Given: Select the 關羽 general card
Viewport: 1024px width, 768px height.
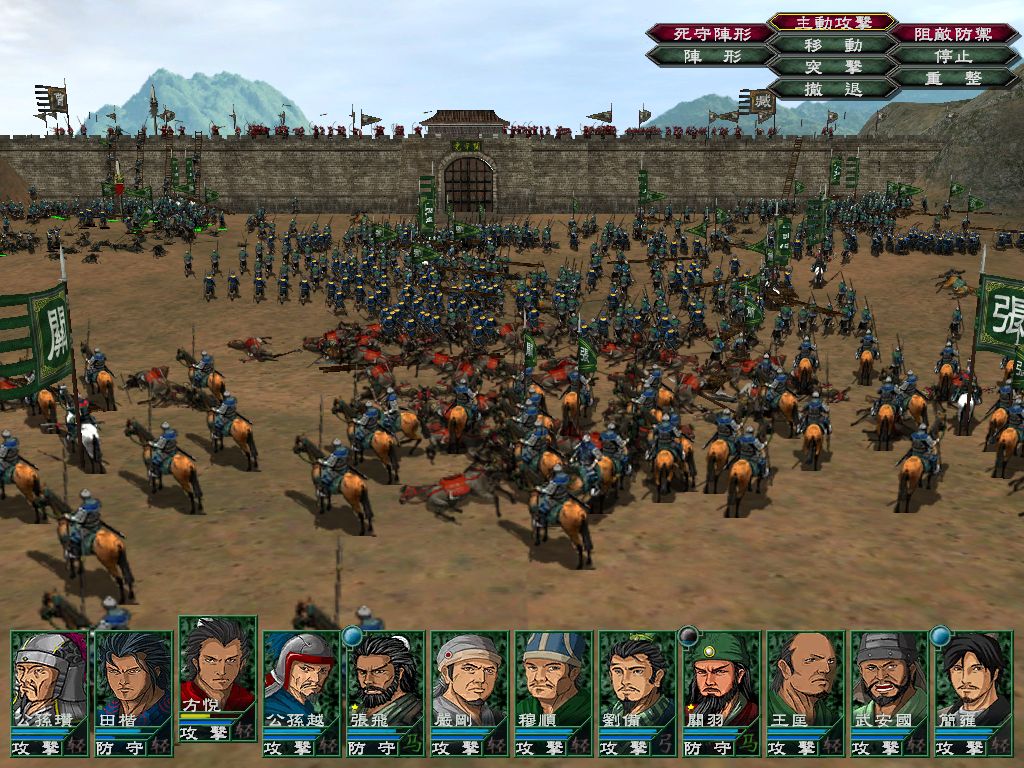Looking at the screenshot, I should (722, 680).
